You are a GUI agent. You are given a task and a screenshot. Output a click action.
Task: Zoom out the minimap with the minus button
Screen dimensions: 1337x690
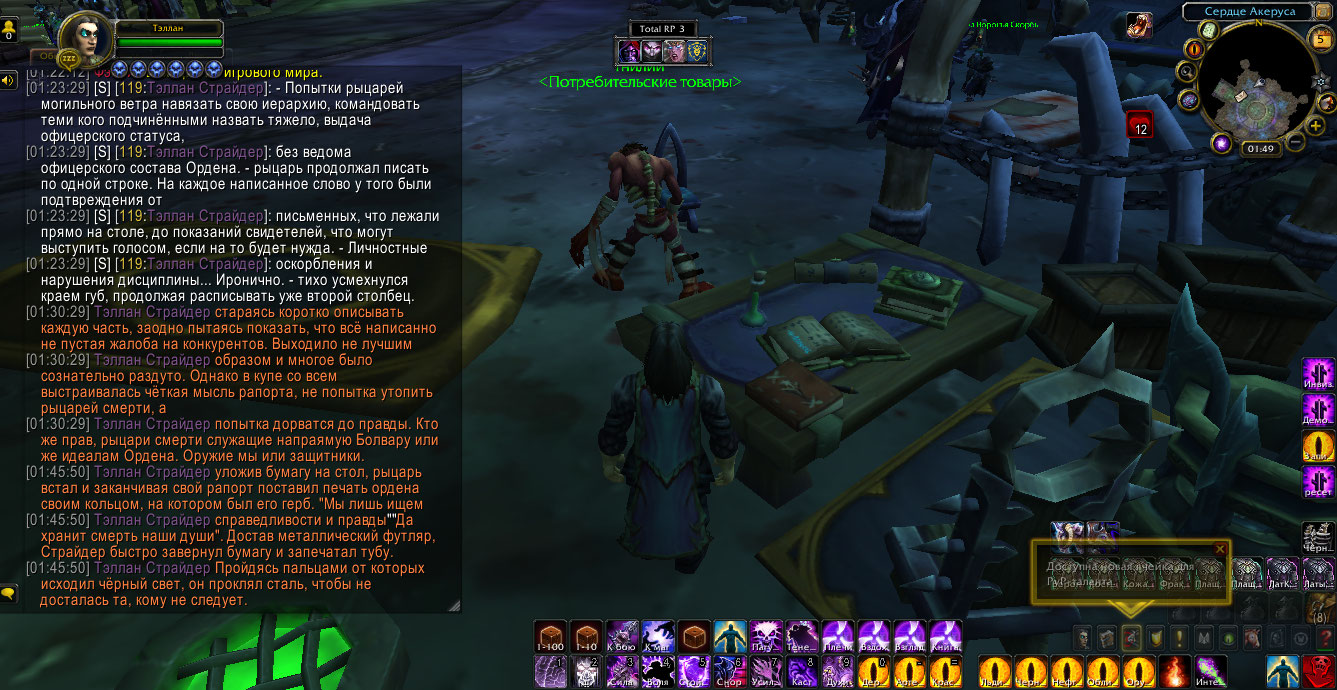pos(1293,142)
